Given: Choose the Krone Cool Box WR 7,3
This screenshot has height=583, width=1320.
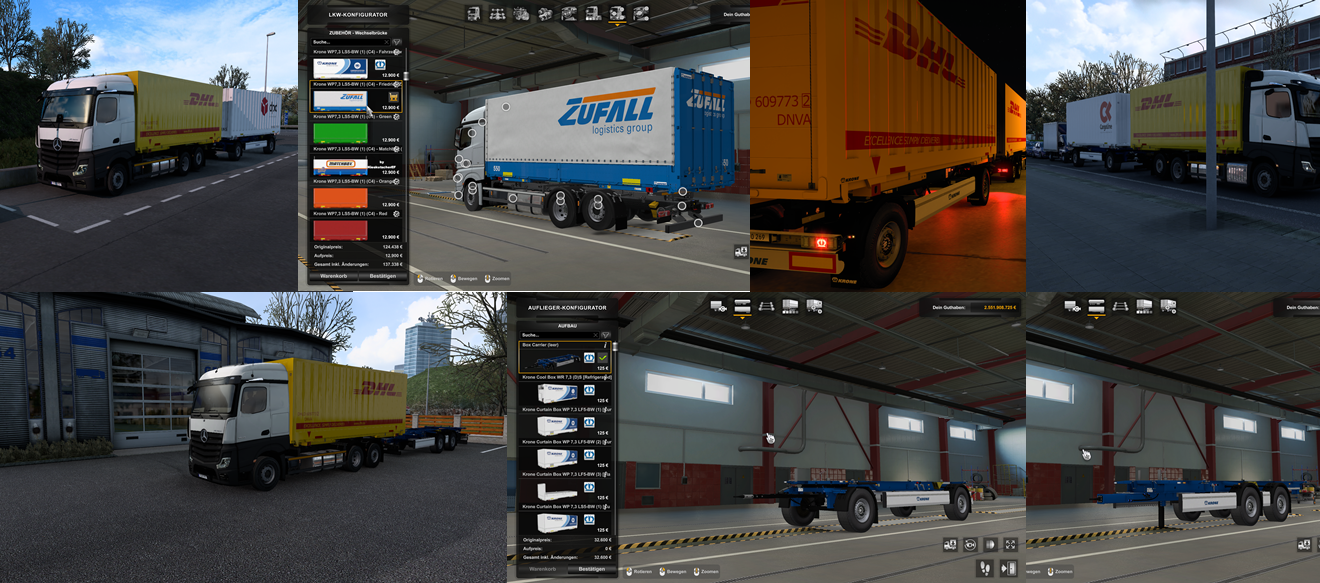Looking at the screenshot, I should point(557,391).
